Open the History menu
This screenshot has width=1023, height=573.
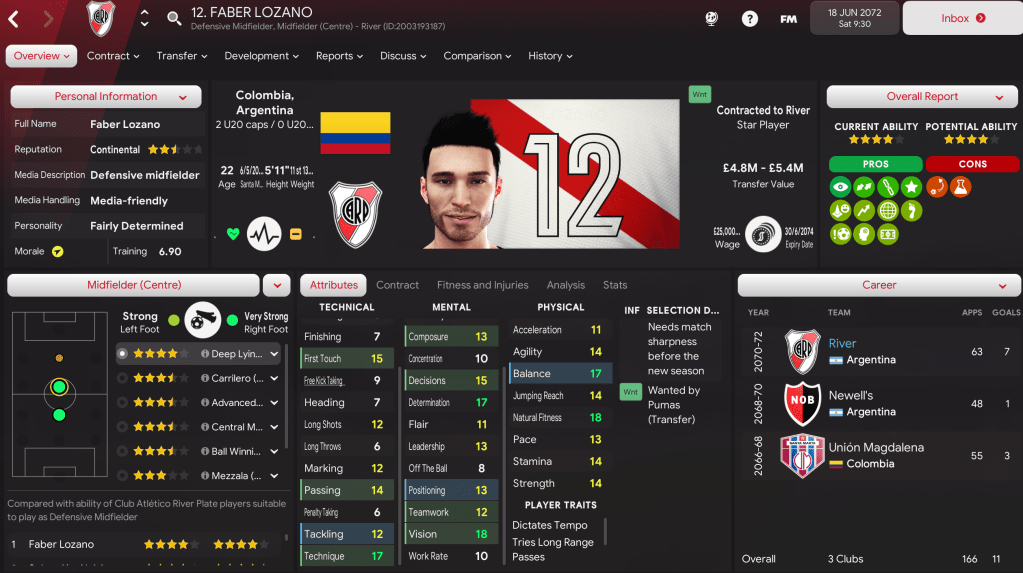[550, 56]
